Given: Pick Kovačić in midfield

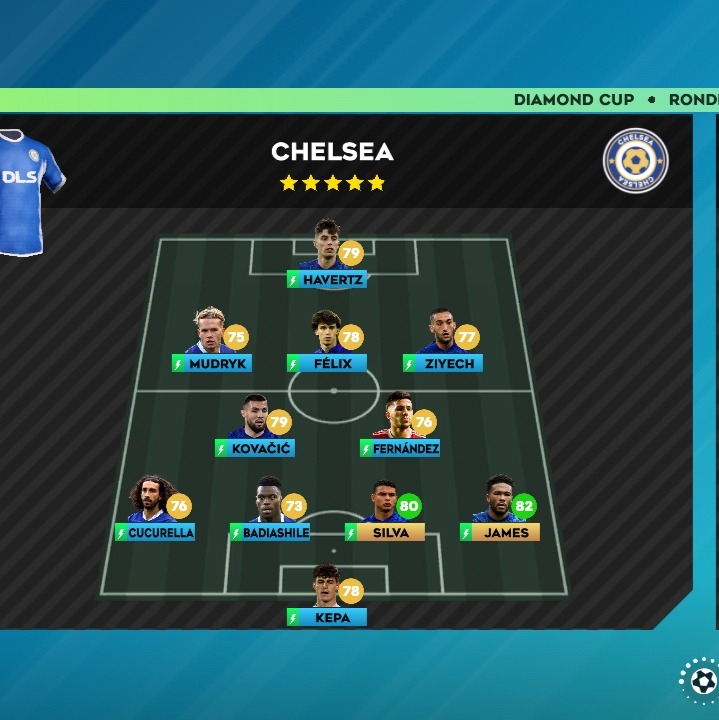Looking at the screenshot, I should (x=255, y=427).
